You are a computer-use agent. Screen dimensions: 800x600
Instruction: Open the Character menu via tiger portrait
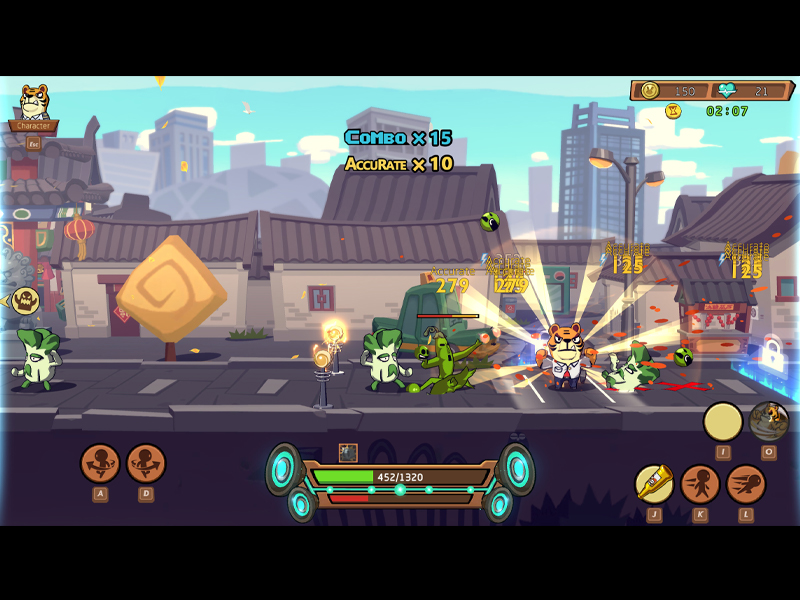point(34,104)
